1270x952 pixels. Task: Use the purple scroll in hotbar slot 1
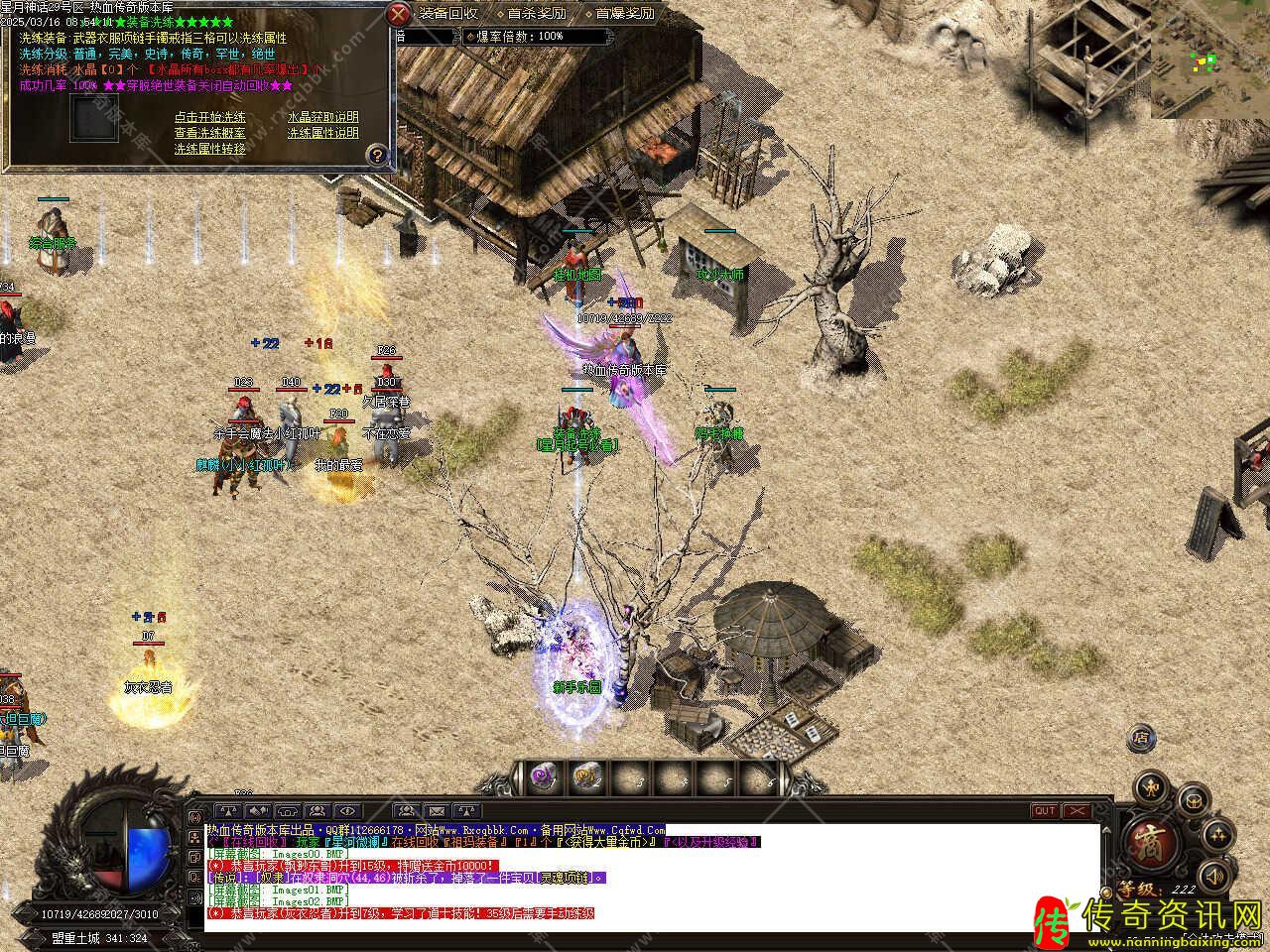[x=542, y=776]
